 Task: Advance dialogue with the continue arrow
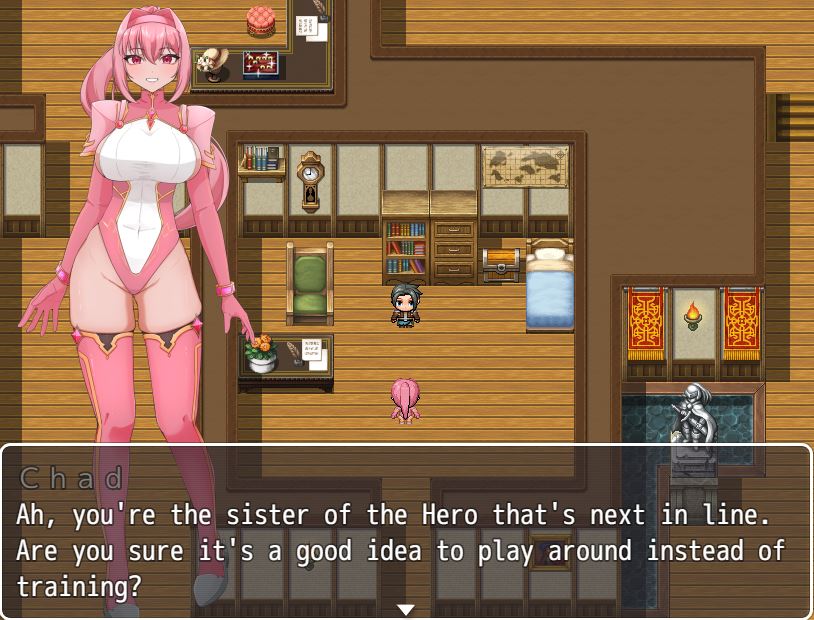(x=405, y=609)
